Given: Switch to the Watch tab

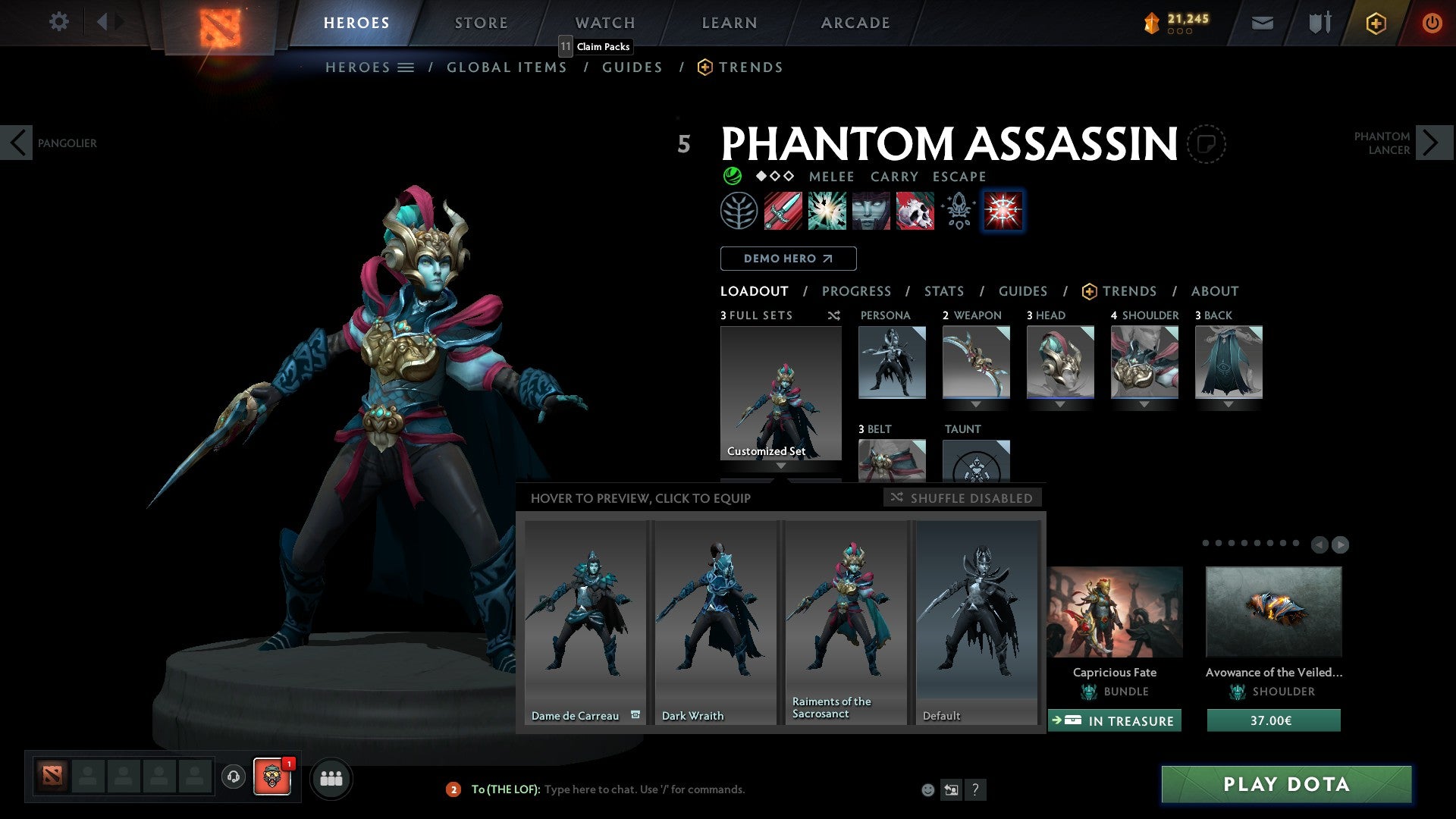Looking at the screenshot, I should tap(604, 23).
